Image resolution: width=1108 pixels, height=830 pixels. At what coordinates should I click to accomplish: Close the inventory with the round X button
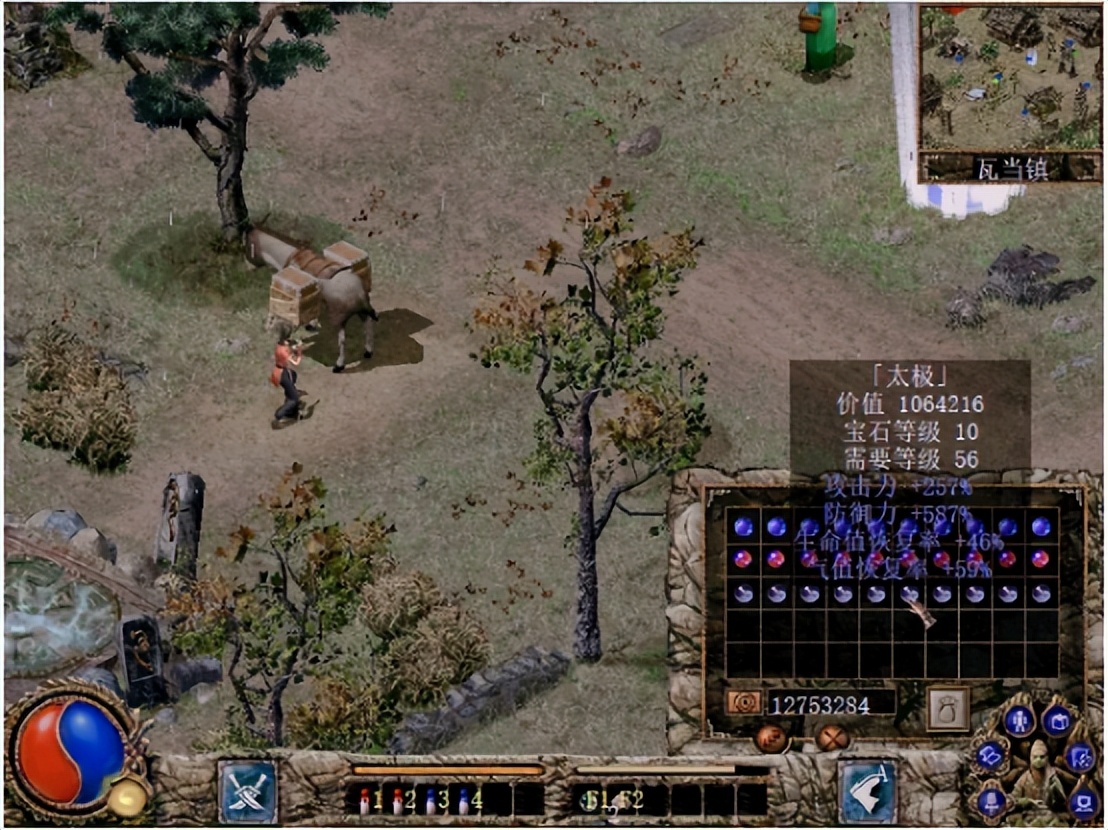833,738
